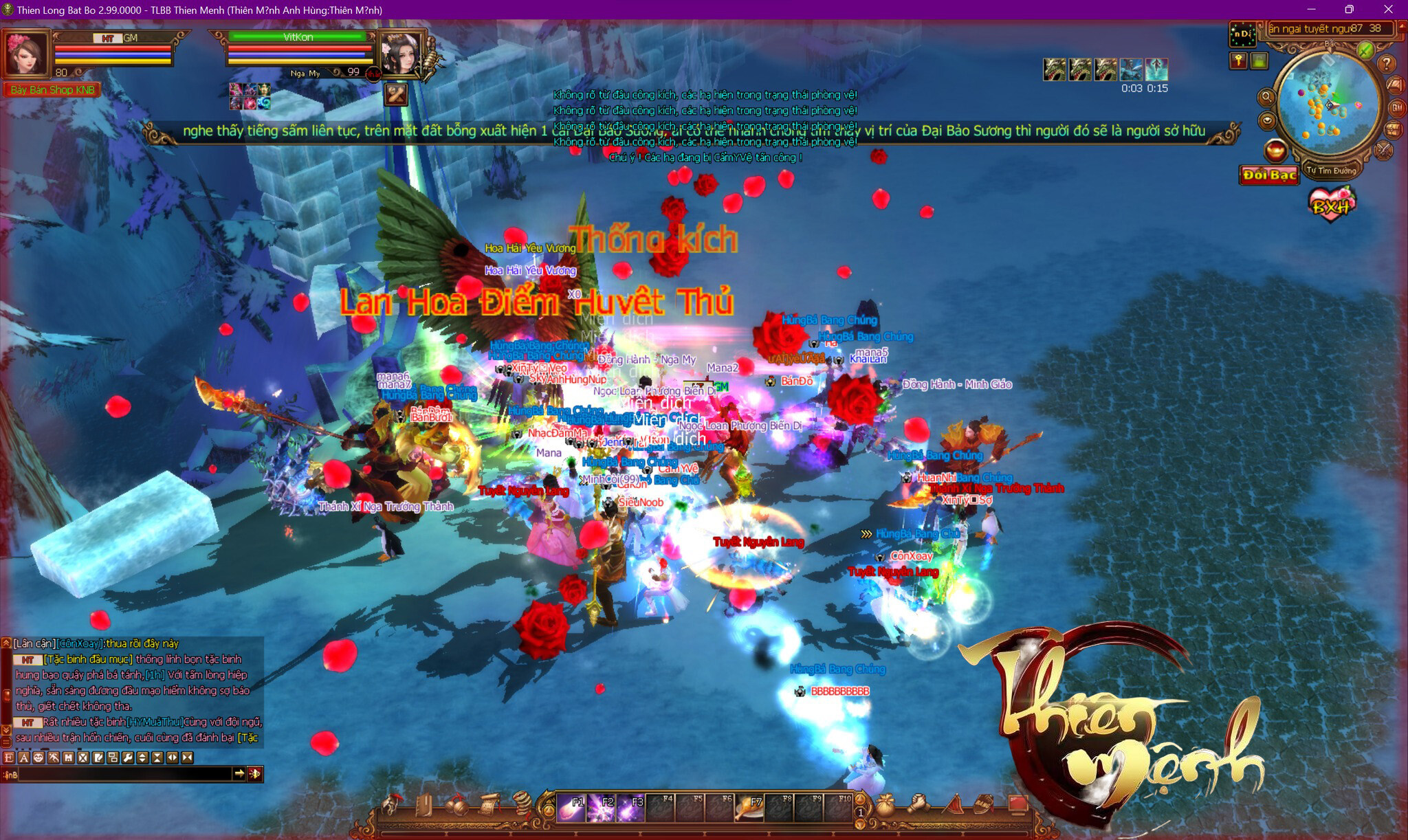Image resolution: width=1408 pixels, height=840 pixels.
Task: Click the yellow arrow chat send button
Action: click(239, 774)
